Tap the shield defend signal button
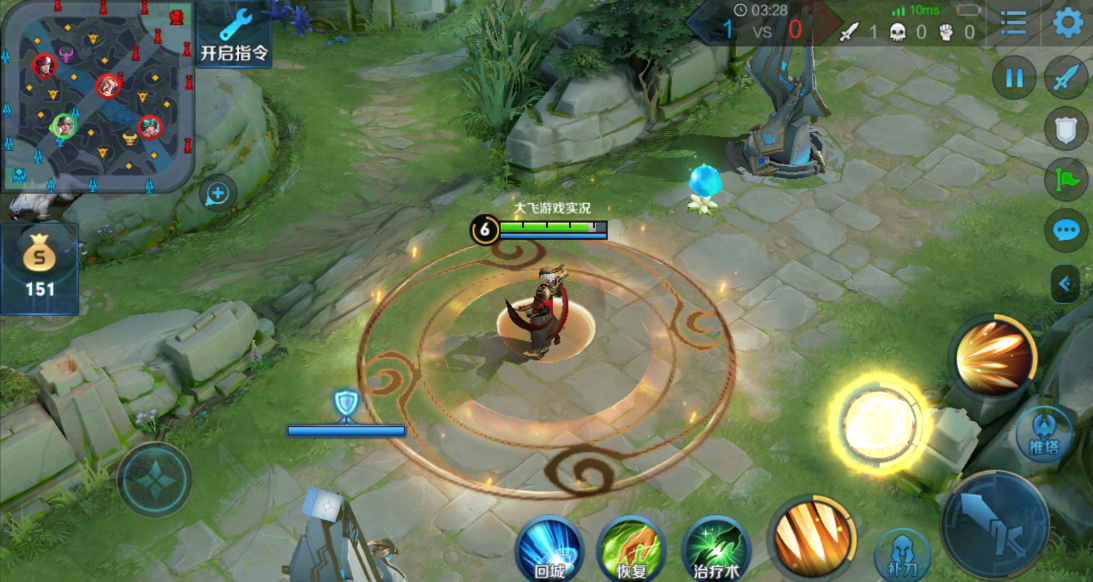The height and width of the screenshot is (582, 1093). tap(1066, 128)
